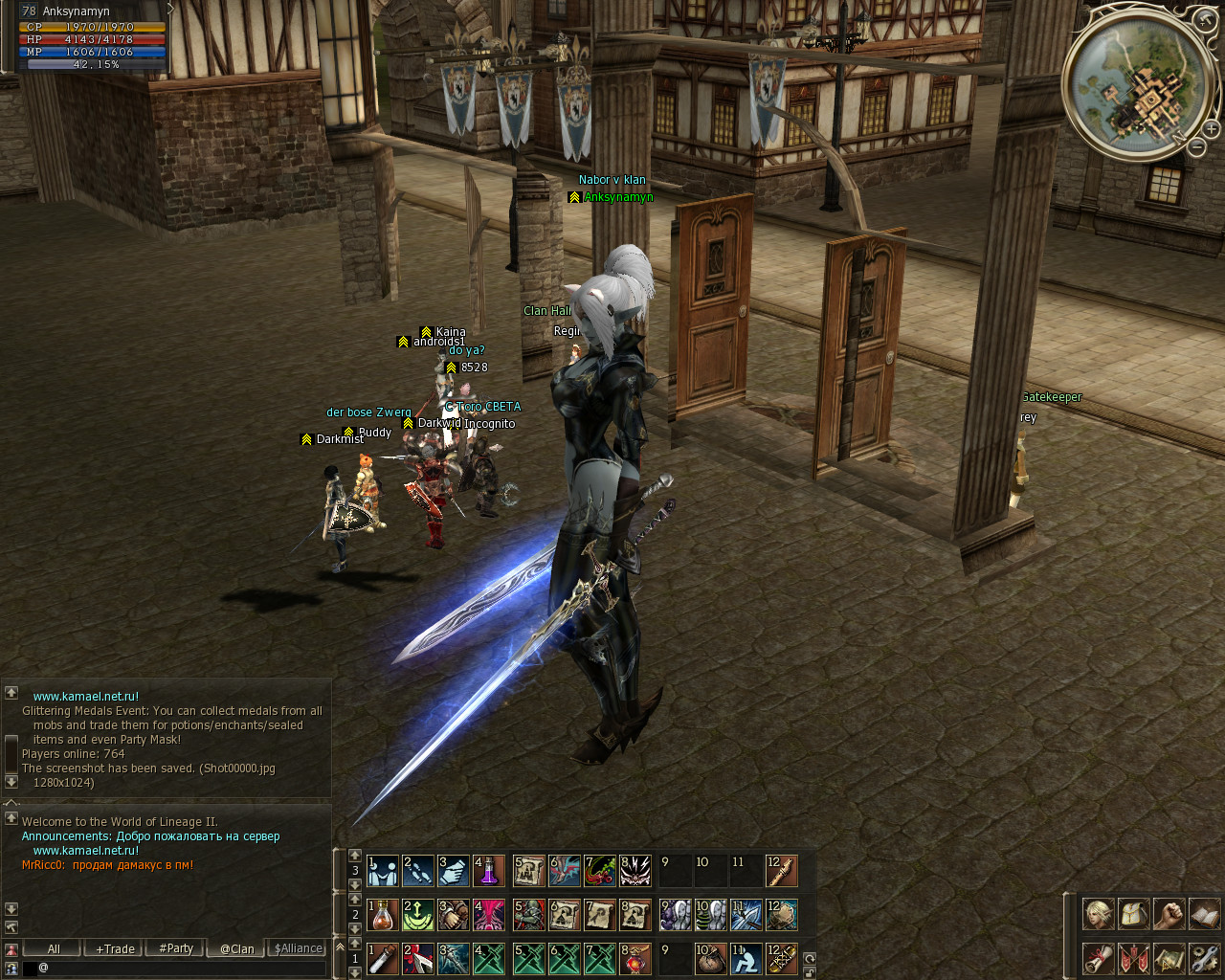
Task: Open the character status elf portrait icon
Action: coord(1098,914)
